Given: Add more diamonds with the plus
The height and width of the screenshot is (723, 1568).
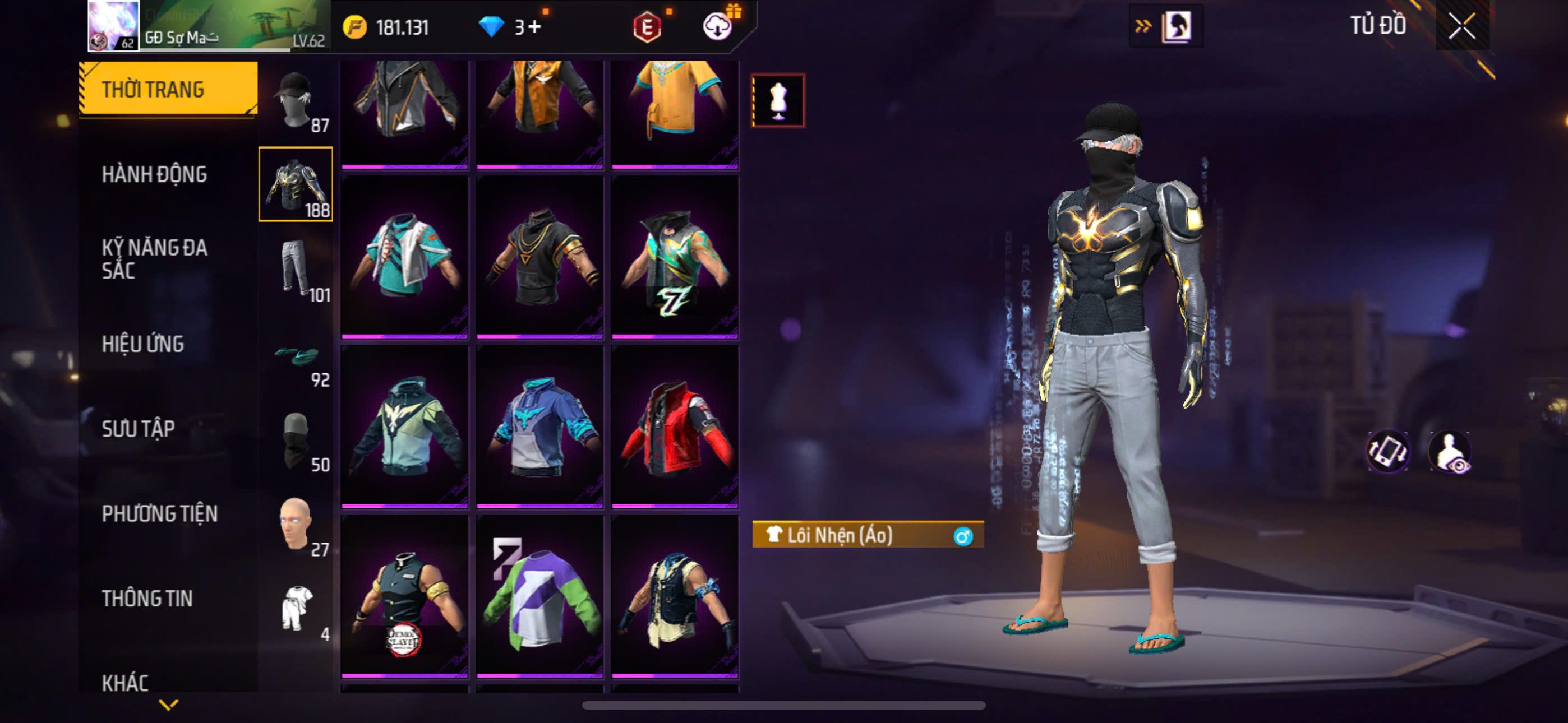Looking at the screenshot, I should pyautogui.click(x=534, y=27).
